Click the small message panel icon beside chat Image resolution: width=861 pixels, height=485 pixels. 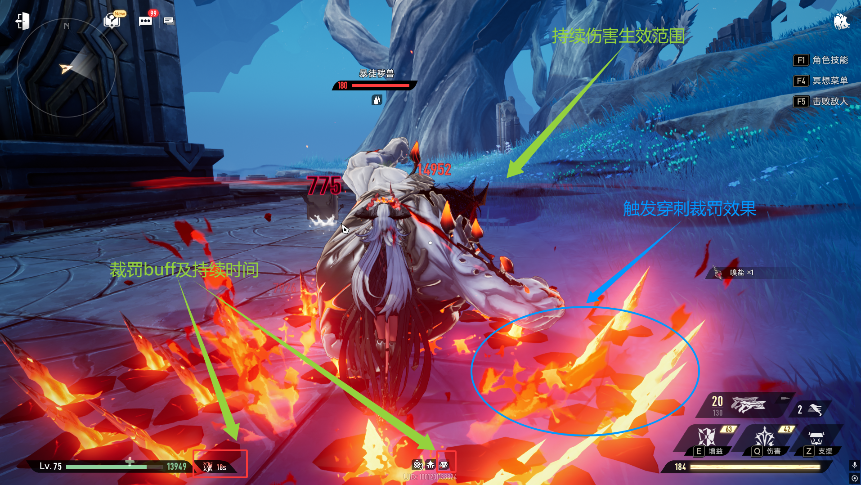pyautogui.click(x=168, y=20)
